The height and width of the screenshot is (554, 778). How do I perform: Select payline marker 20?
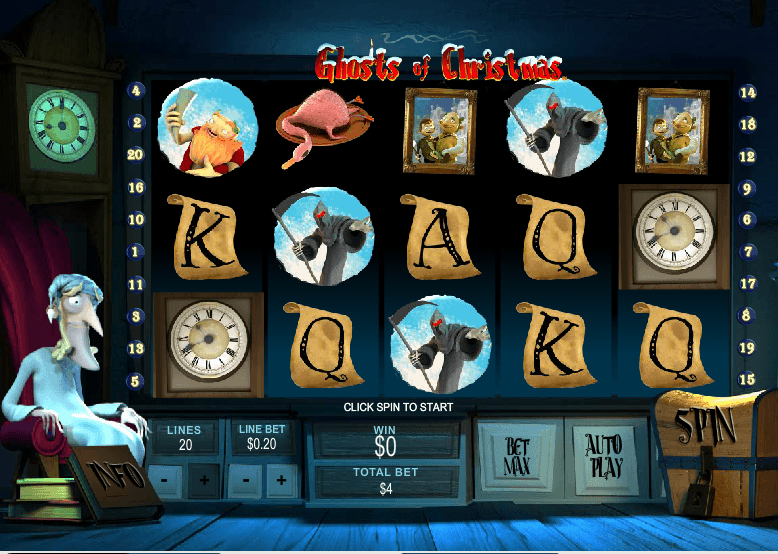136,155
